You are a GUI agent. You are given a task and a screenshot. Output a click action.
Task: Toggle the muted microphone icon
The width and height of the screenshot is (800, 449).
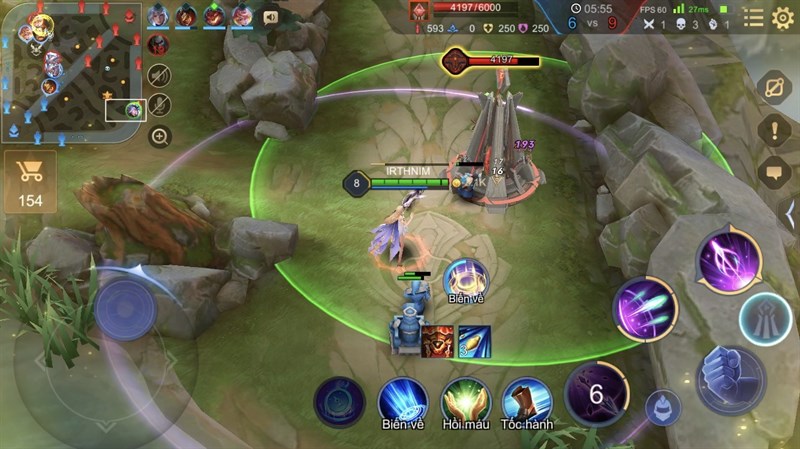[160, 105]
